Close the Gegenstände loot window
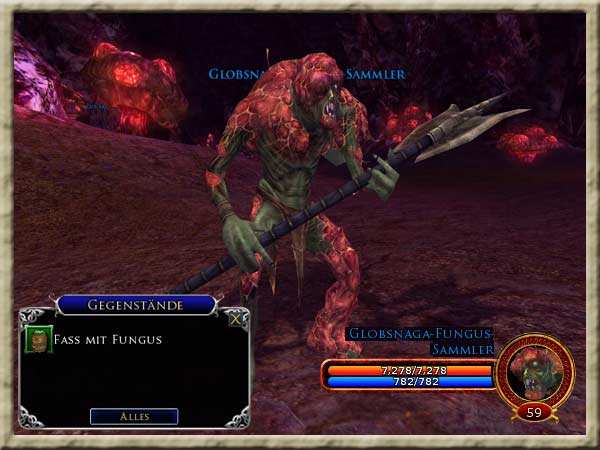 [x=236, y=319]
